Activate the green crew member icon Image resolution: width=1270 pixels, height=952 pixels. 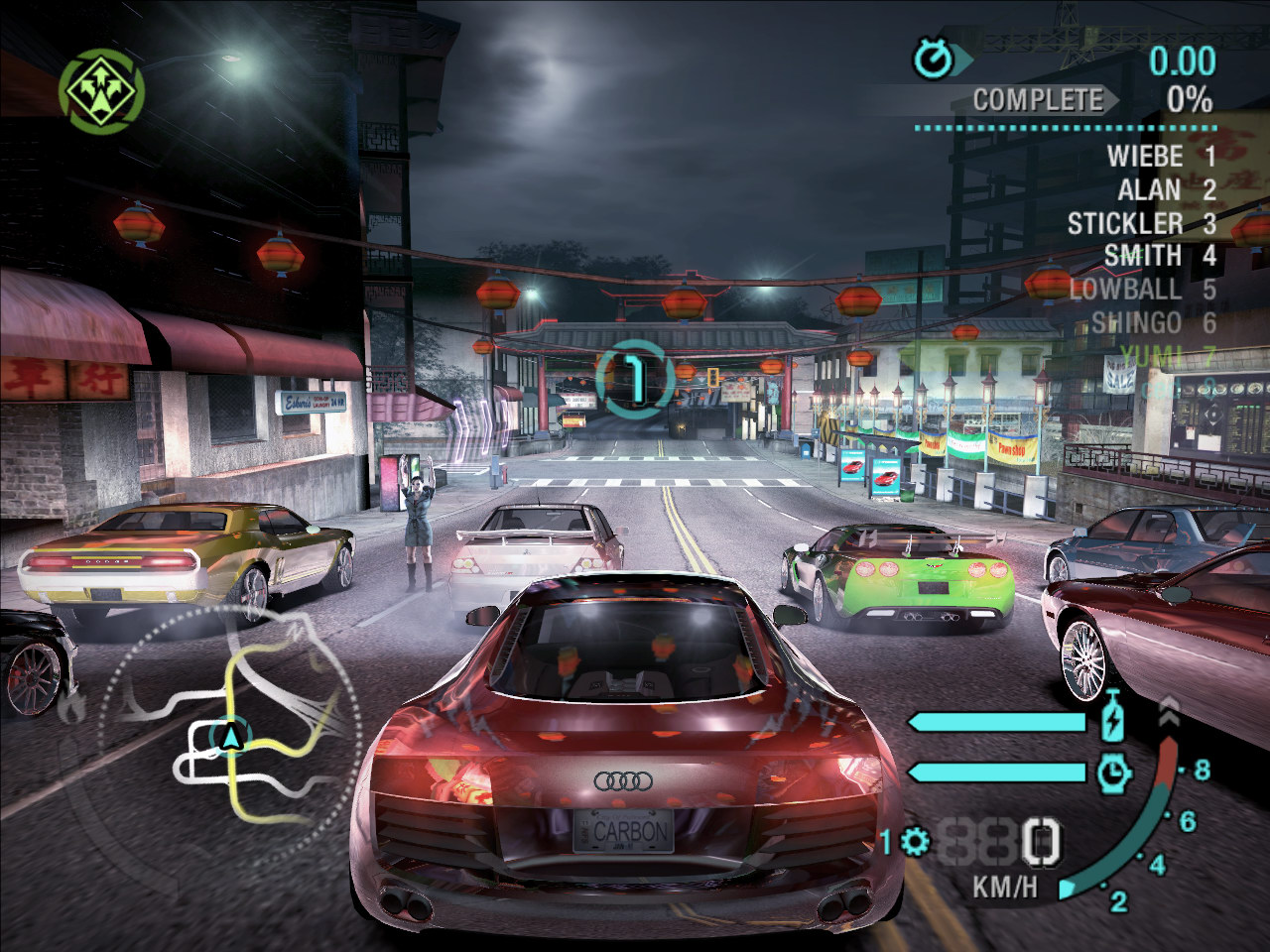[x=101, y=92]
